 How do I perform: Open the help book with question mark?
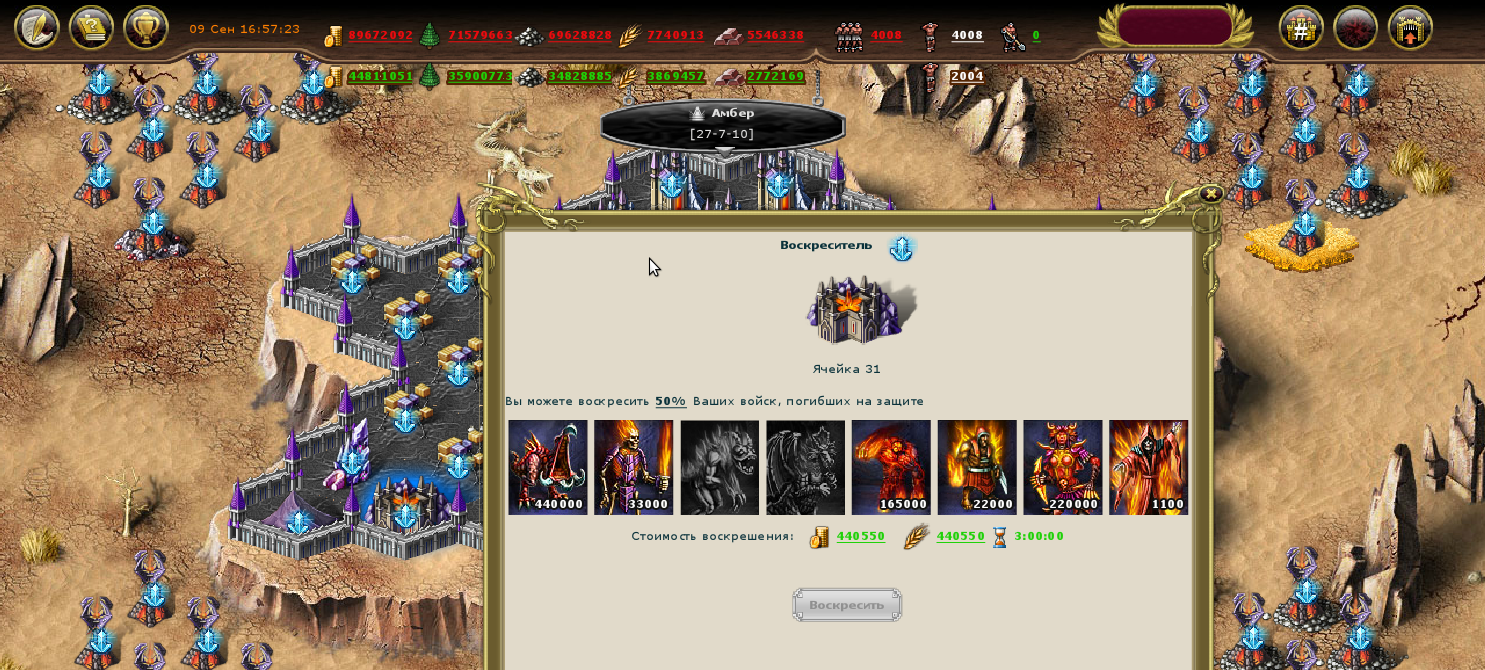pos(91,28)
